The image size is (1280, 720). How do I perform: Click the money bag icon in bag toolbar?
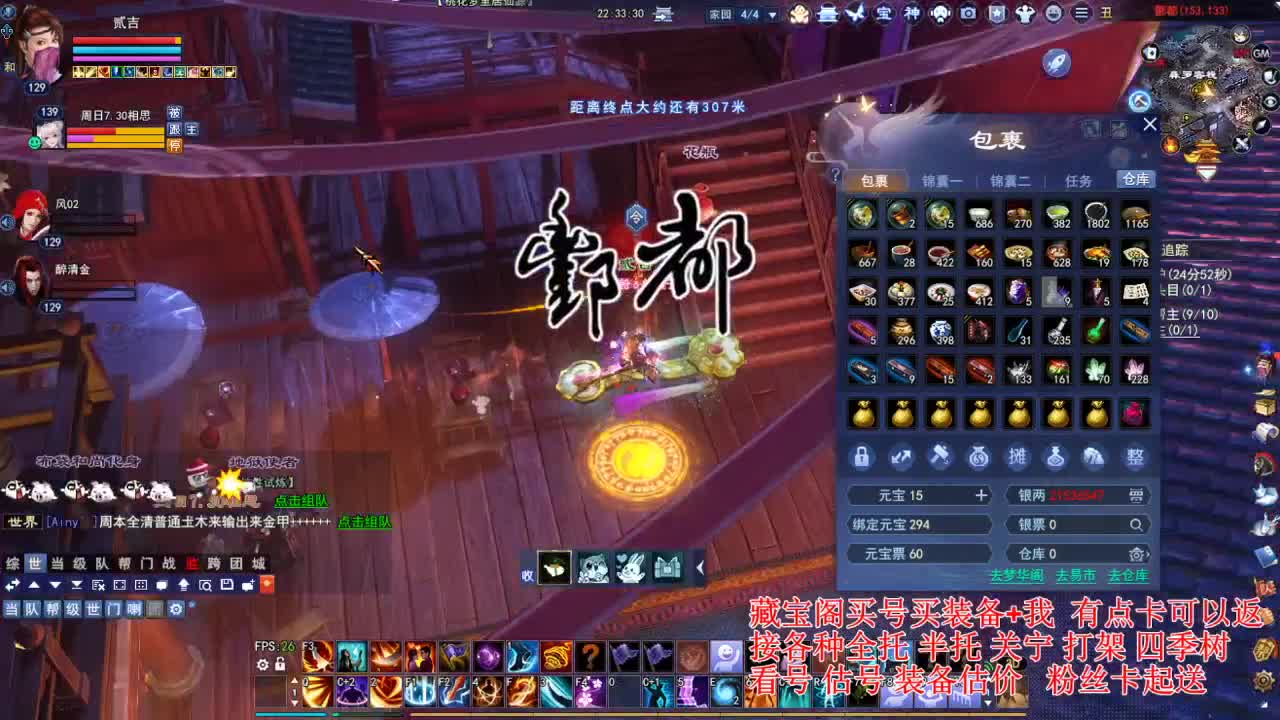[x=979, y=457]
